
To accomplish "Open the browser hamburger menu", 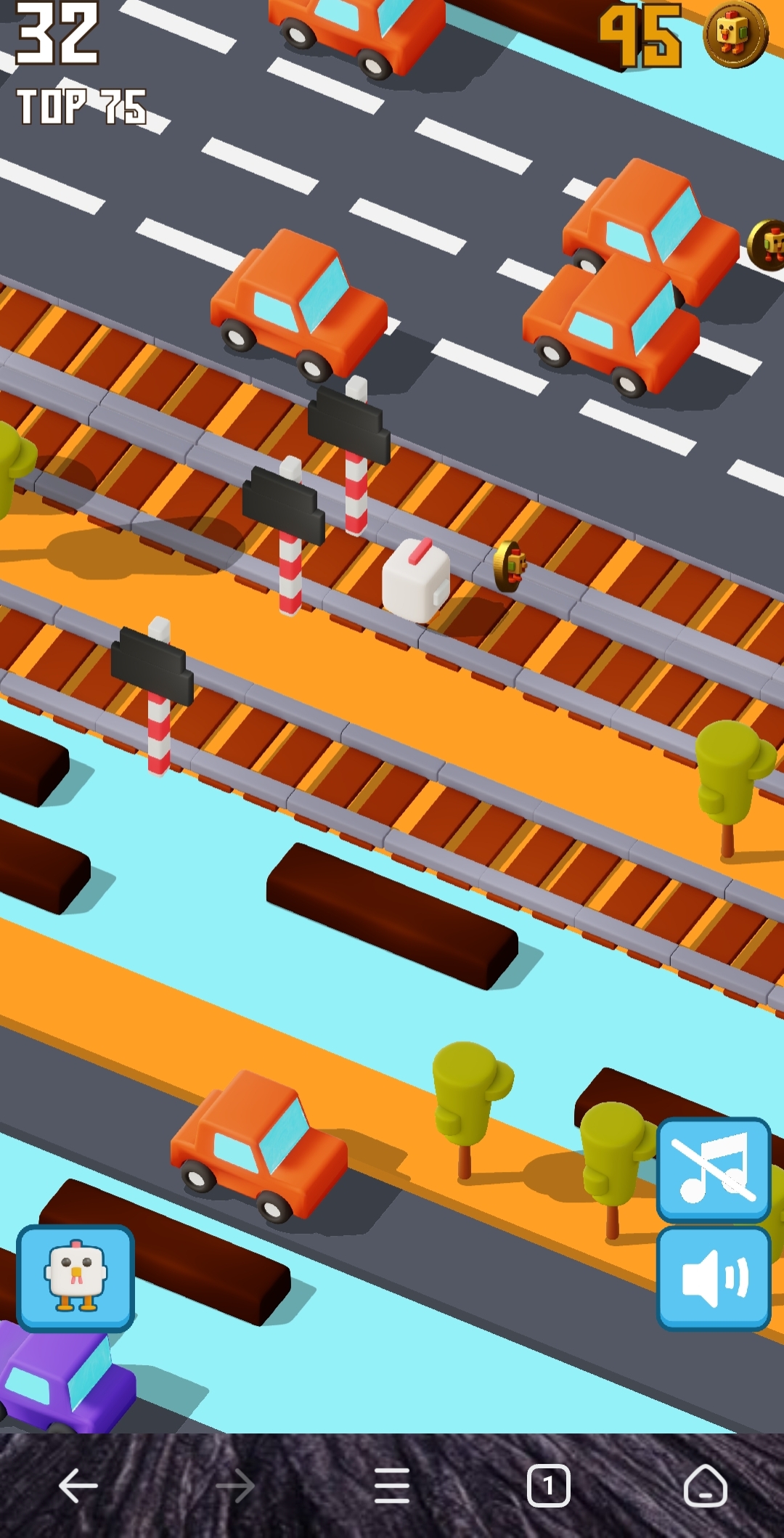I will [392, 1486].
